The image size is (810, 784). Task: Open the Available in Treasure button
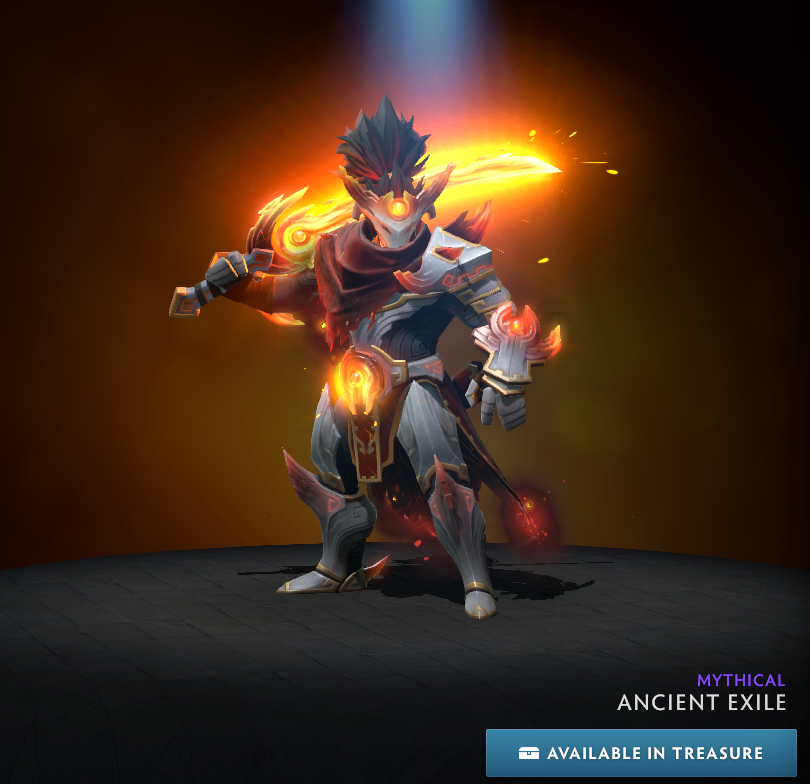click(x=641, y=753)
